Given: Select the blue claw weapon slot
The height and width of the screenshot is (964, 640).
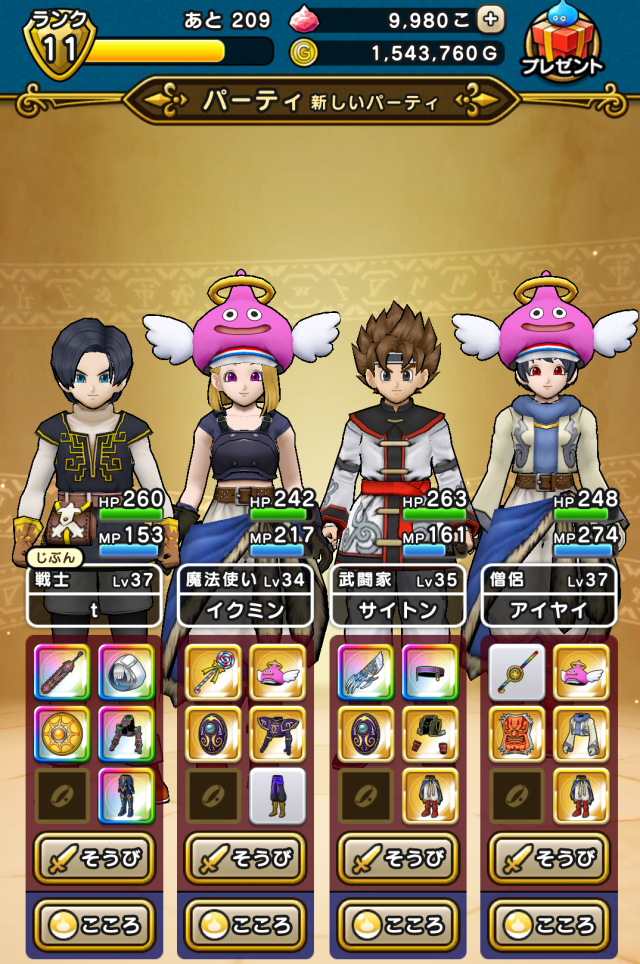Looking at the screenshot, I should pyautogui.click(x=365, y=671).
